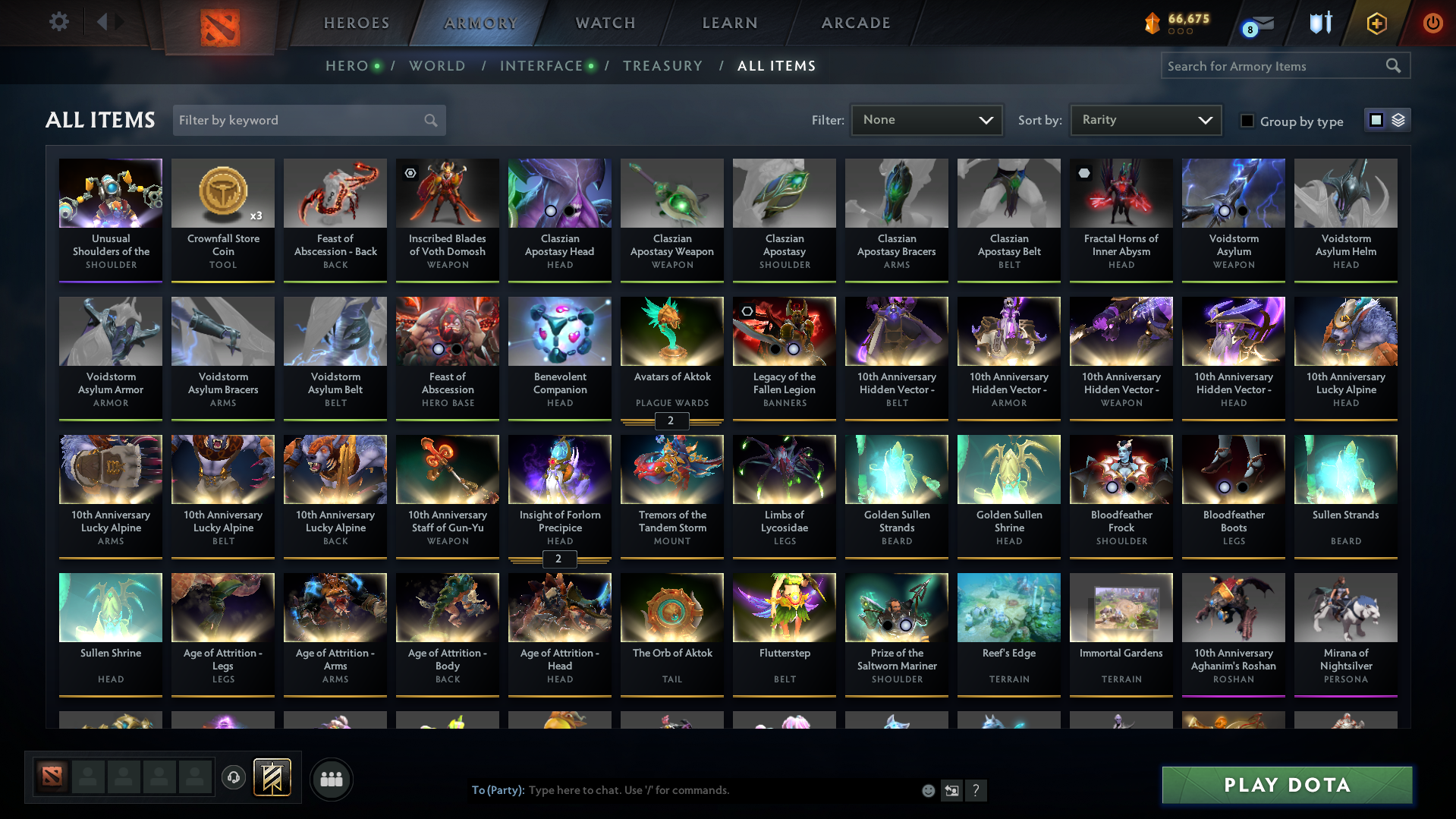Open the friends list via the people icon

(x=330, y=778)
